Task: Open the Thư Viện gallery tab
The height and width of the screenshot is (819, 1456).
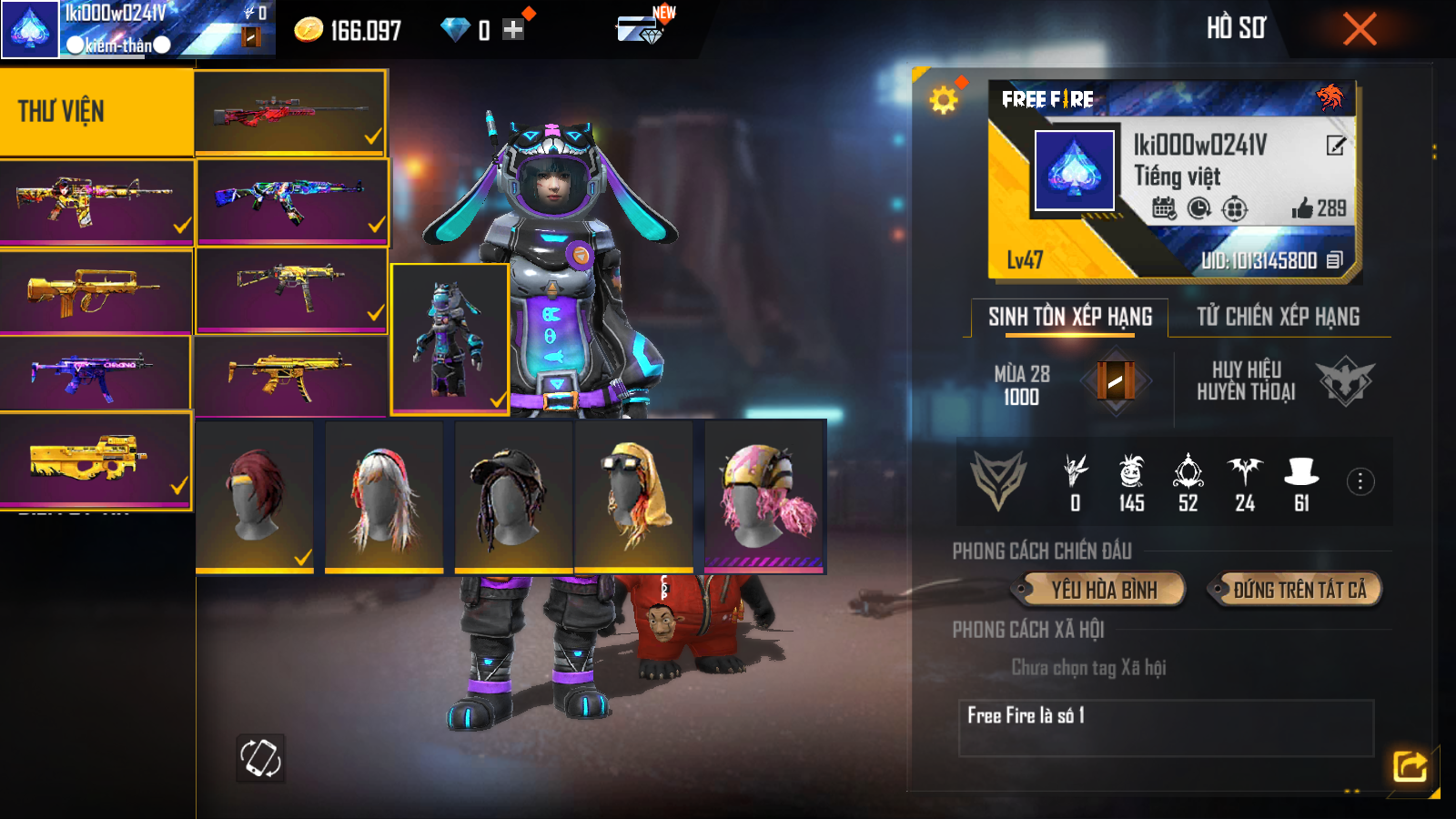Action: (x=96, y=111)
